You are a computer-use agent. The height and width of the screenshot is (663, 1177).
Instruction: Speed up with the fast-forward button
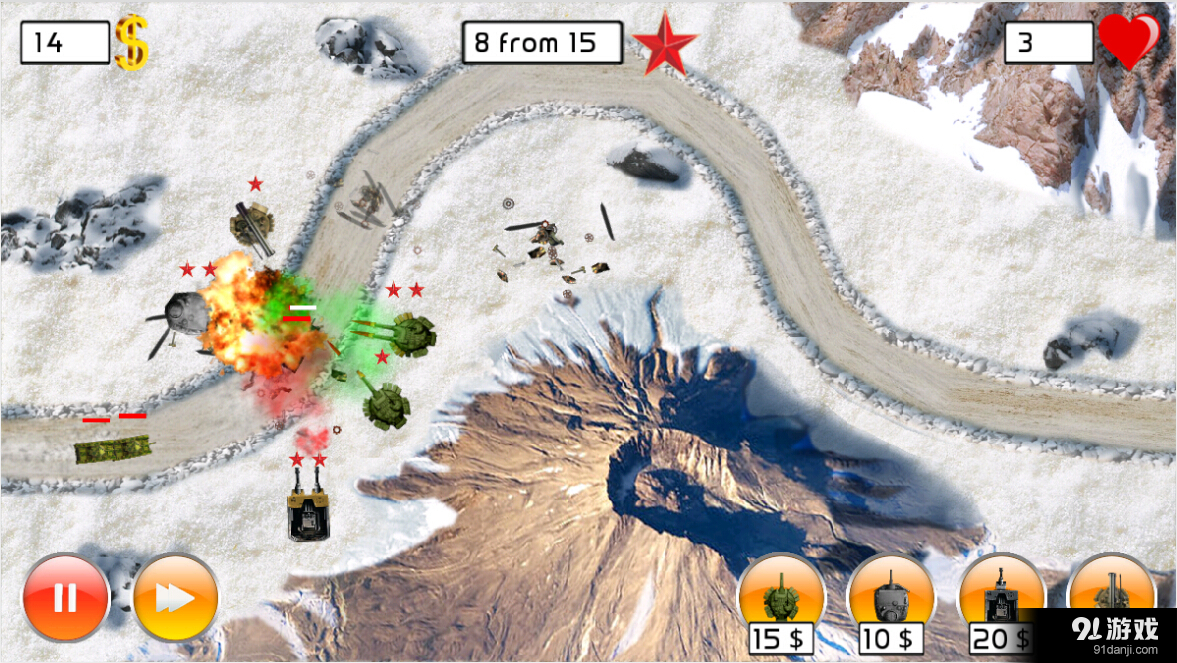tap(176, 597)
